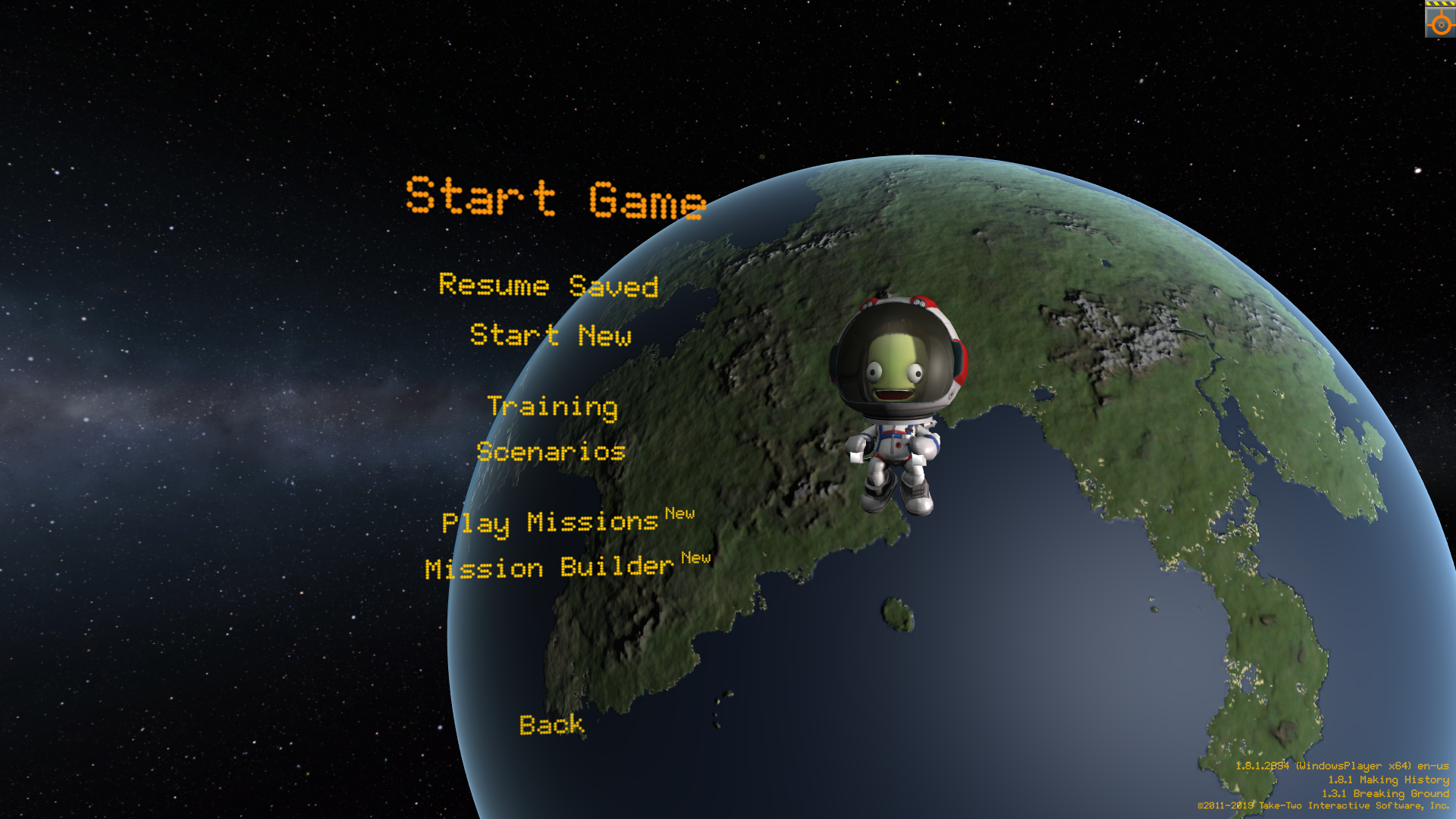
Task: Click Back to return to main menu
Action: pos(551,725)
